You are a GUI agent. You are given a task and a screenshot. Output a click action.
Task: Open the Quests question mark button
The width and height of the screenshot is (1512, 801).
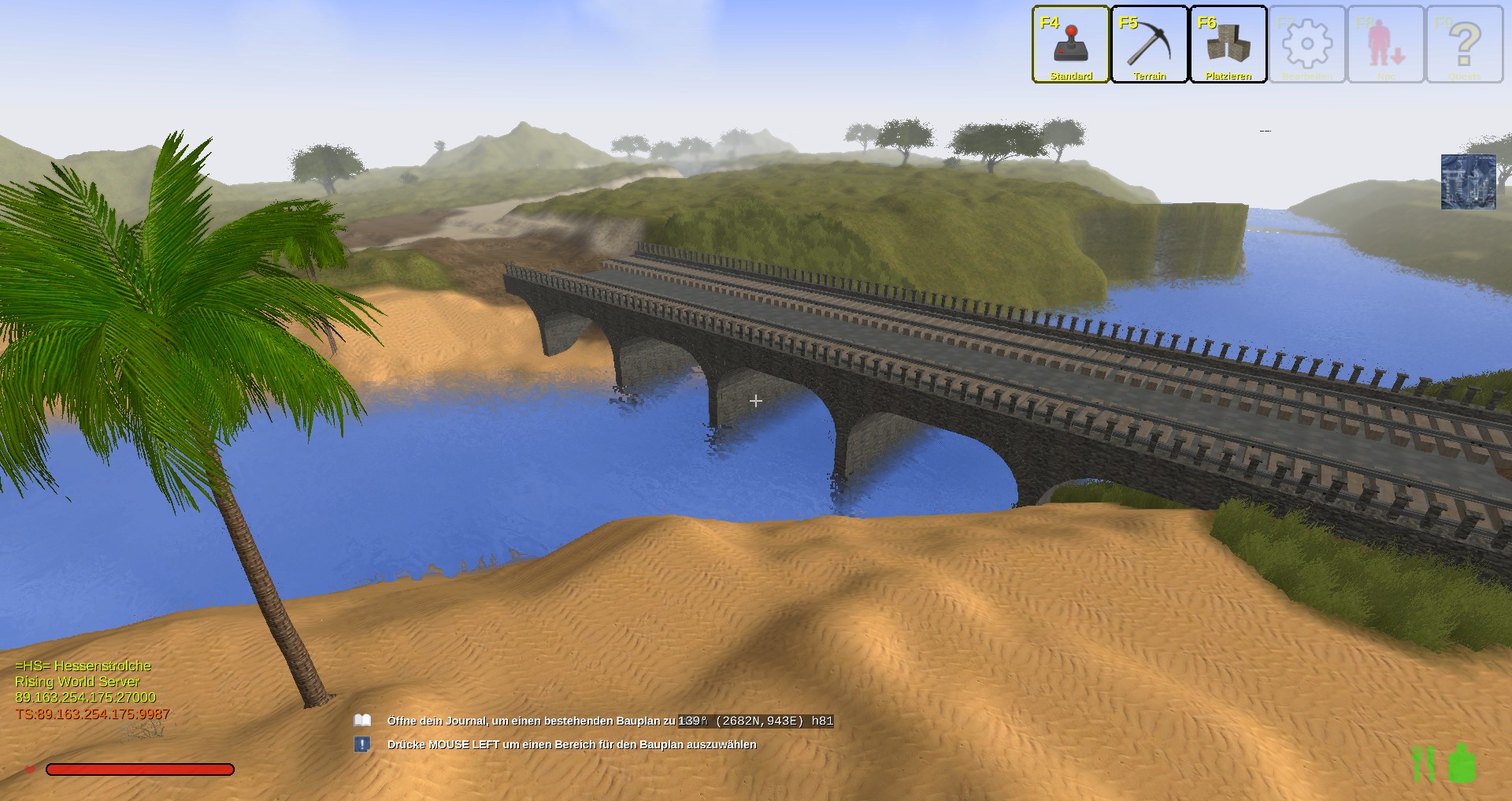pos(1464,44)
